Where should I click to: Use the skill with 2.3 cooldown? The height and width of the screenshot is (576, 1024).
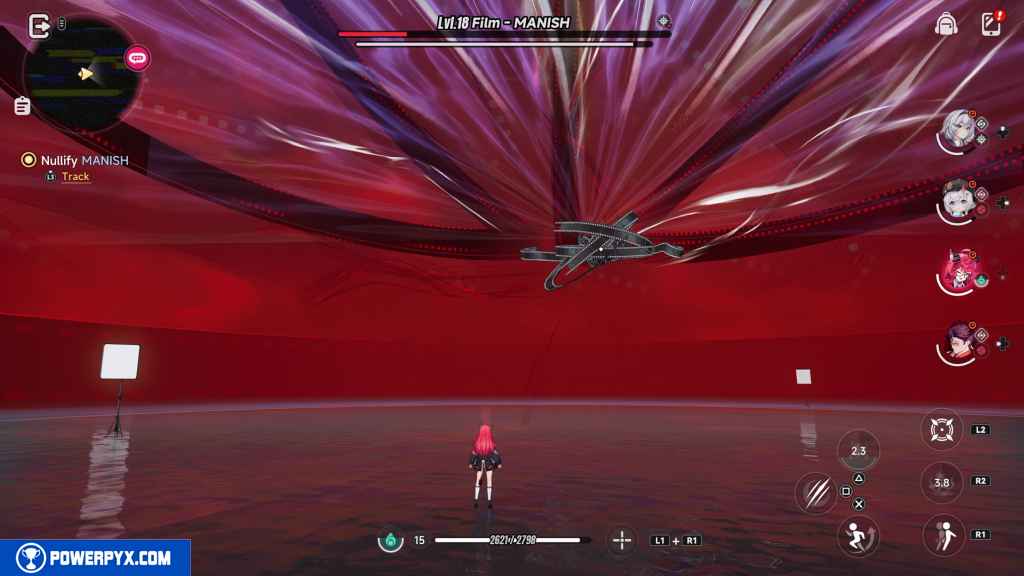pos(857,450)
